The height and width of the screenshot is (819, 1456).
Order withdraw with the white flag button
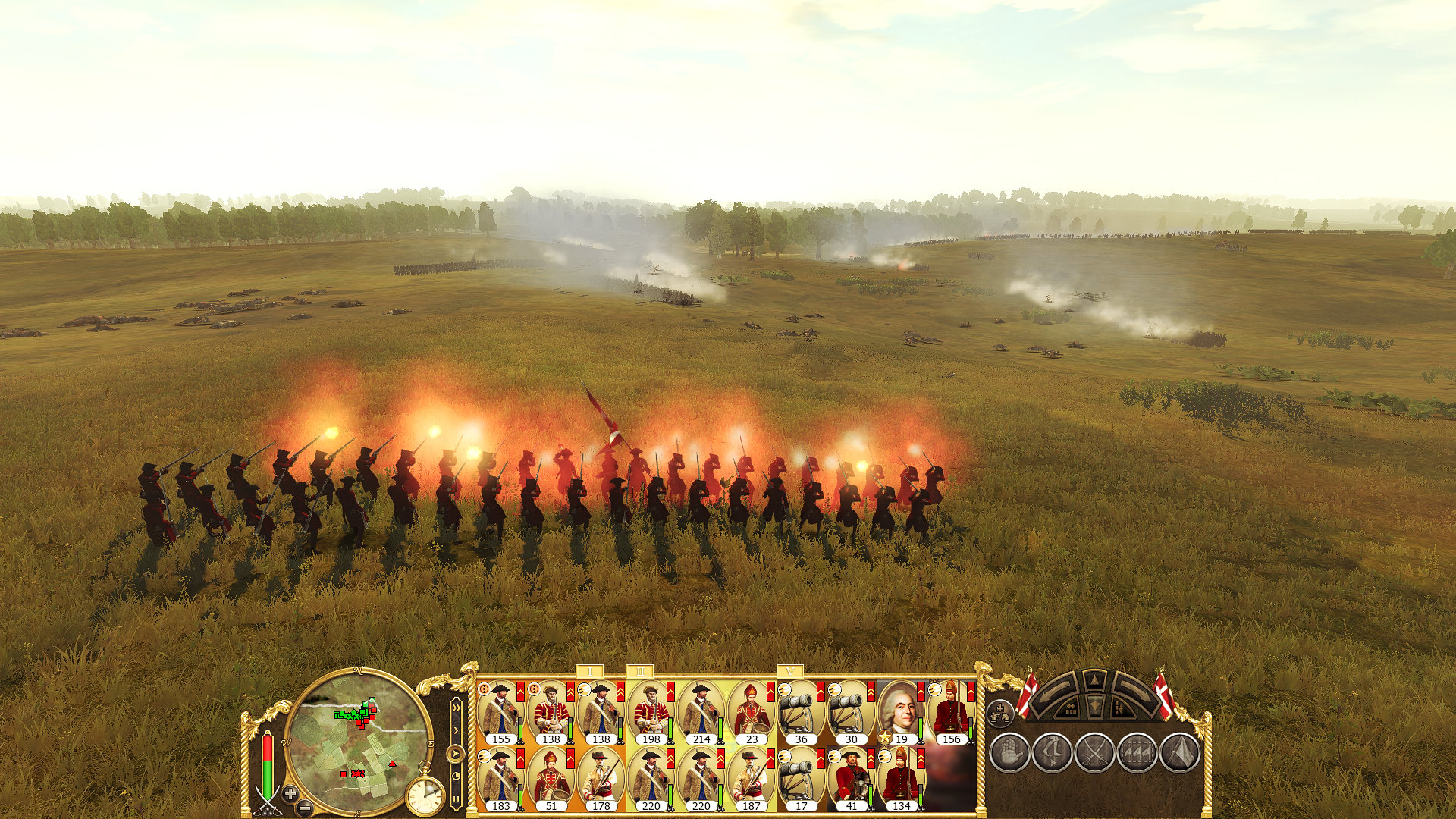1179,752
